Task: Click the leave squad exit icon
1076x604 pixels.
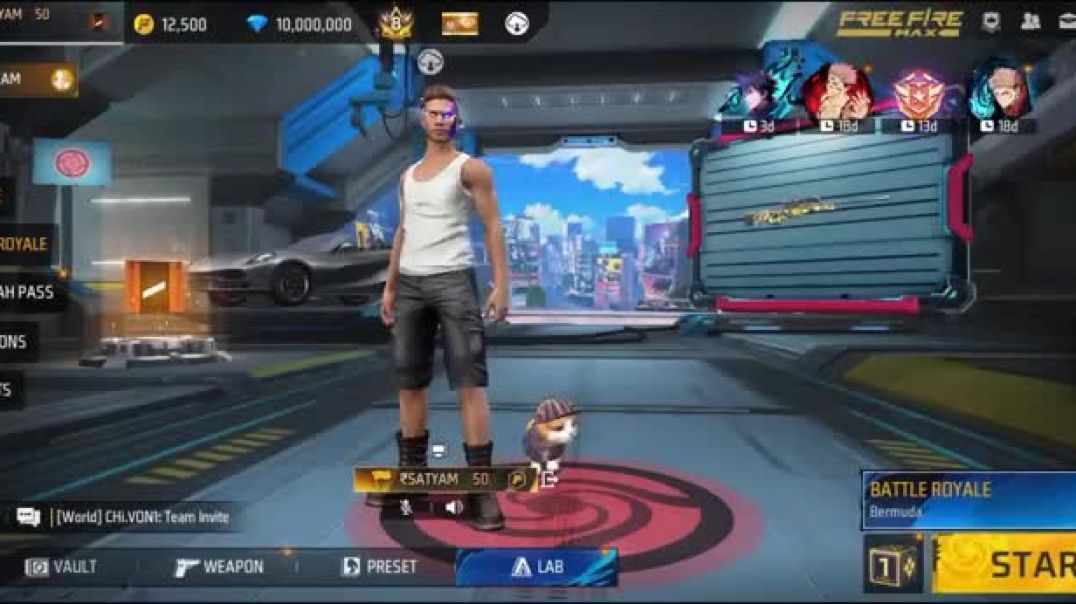Action: click(548, 480)
